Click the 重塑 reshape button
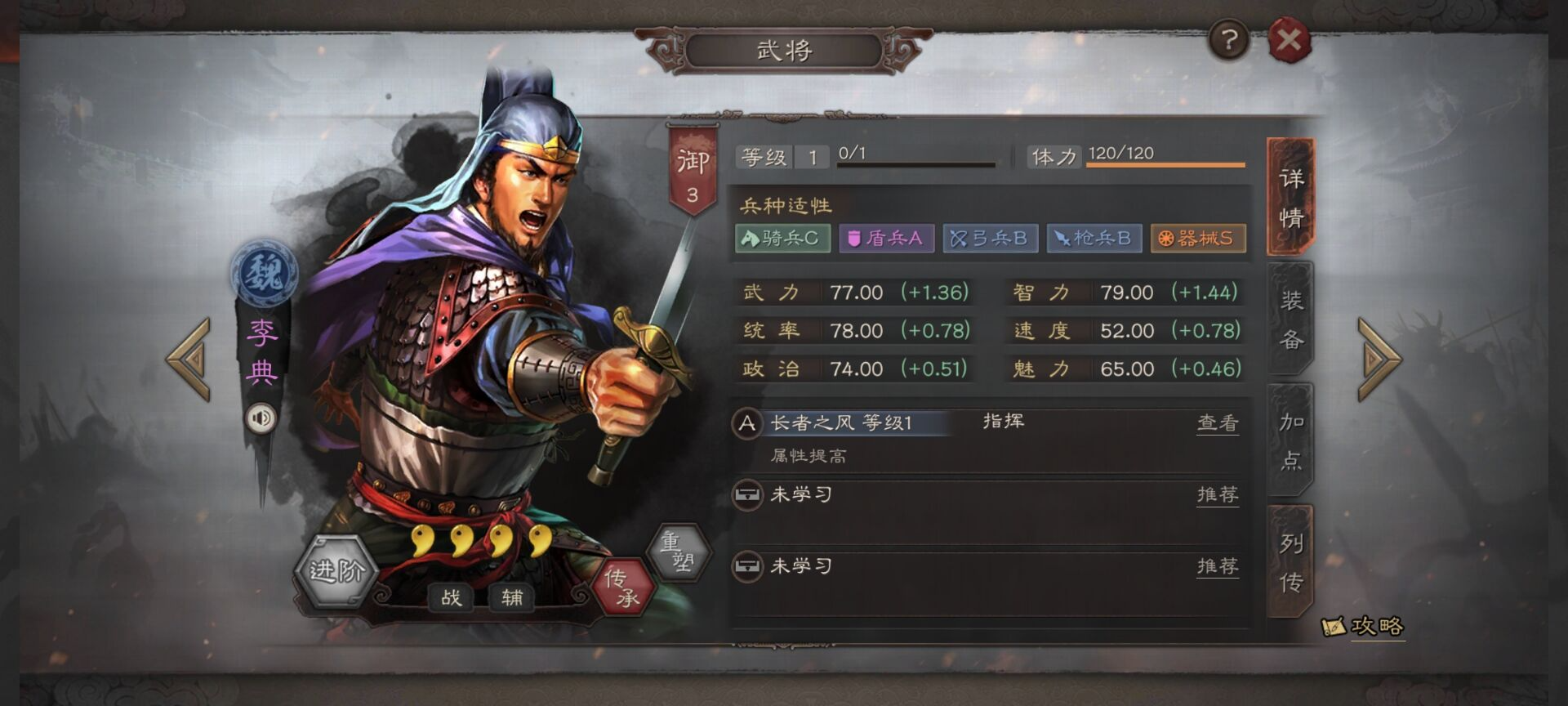 [678, 552]
